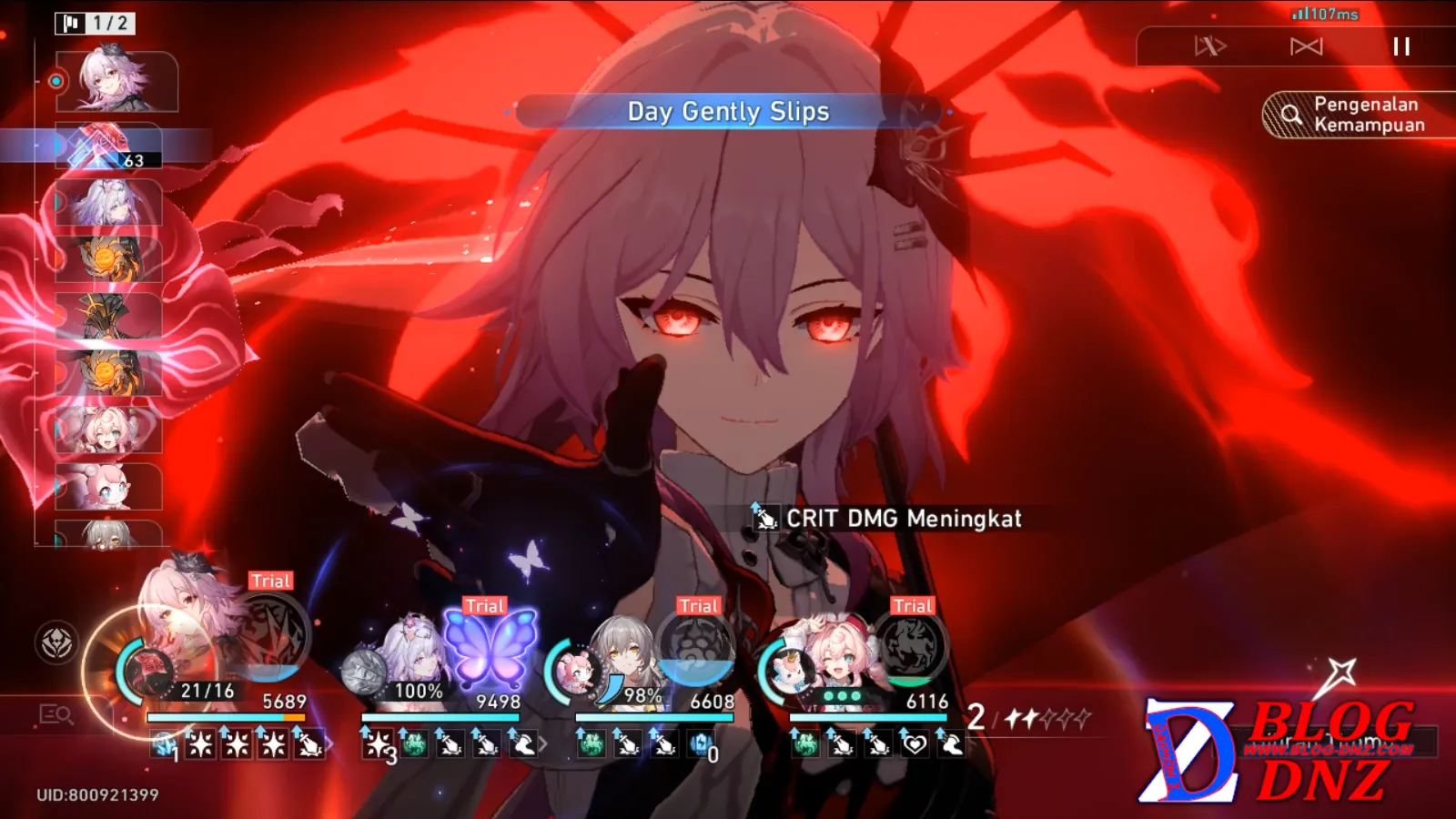Activate the ultimate above HP 6116

[910, 648]
